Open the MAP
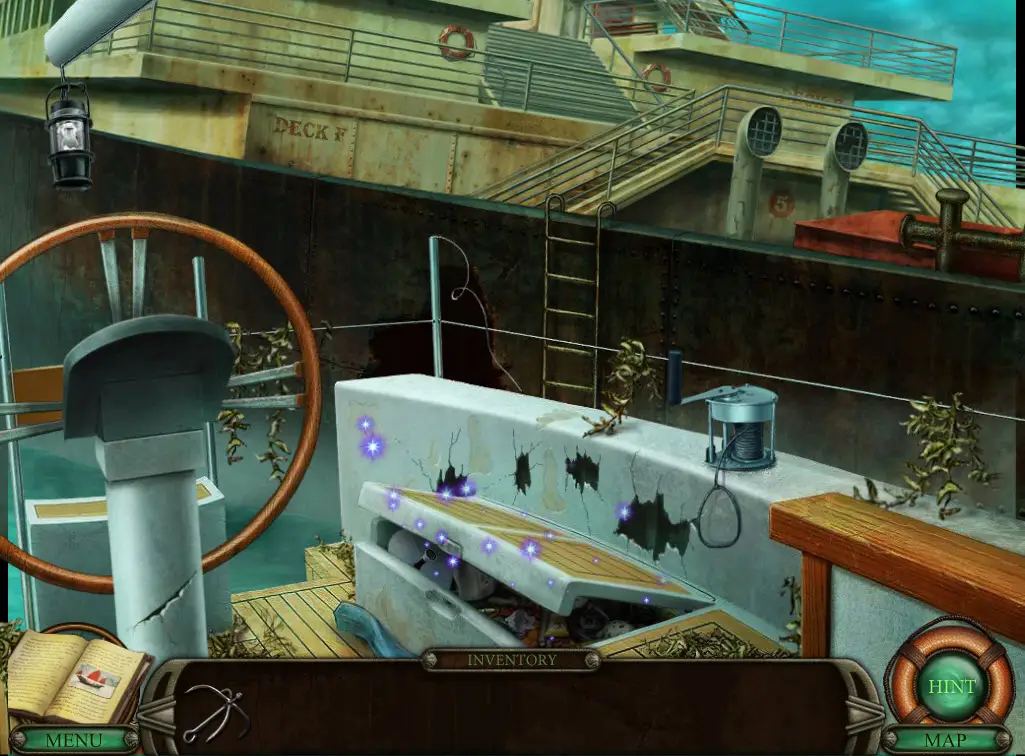The image size is (1025, 756). pos(944,741)
